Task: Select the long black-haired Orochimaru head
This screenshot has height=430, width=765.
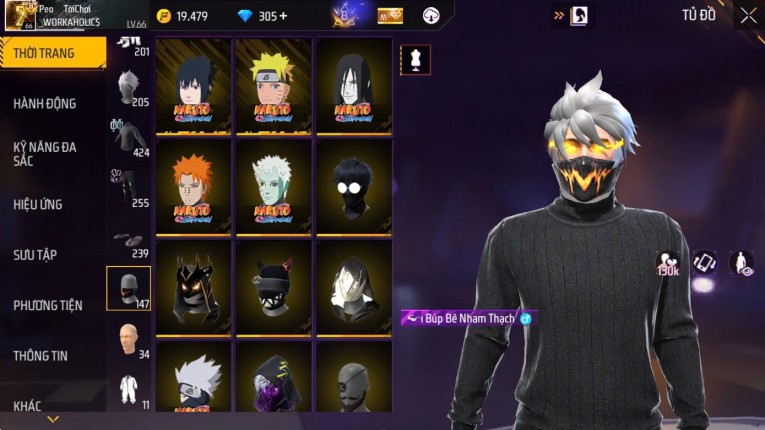Action: click(354, 86)
